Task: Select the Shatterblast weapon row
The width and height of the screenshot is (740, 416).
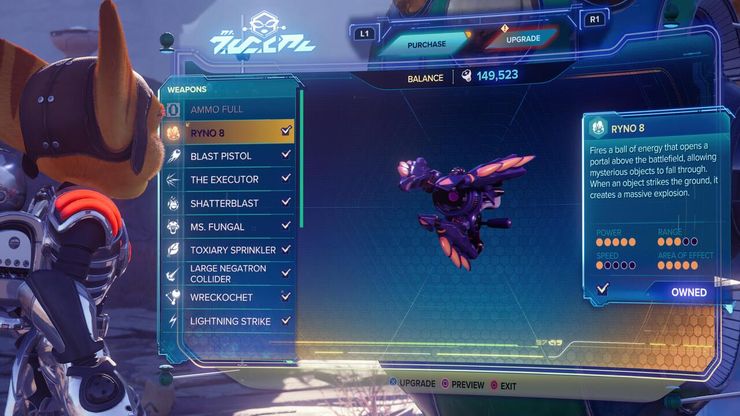Action: click(x=228, y=203)
